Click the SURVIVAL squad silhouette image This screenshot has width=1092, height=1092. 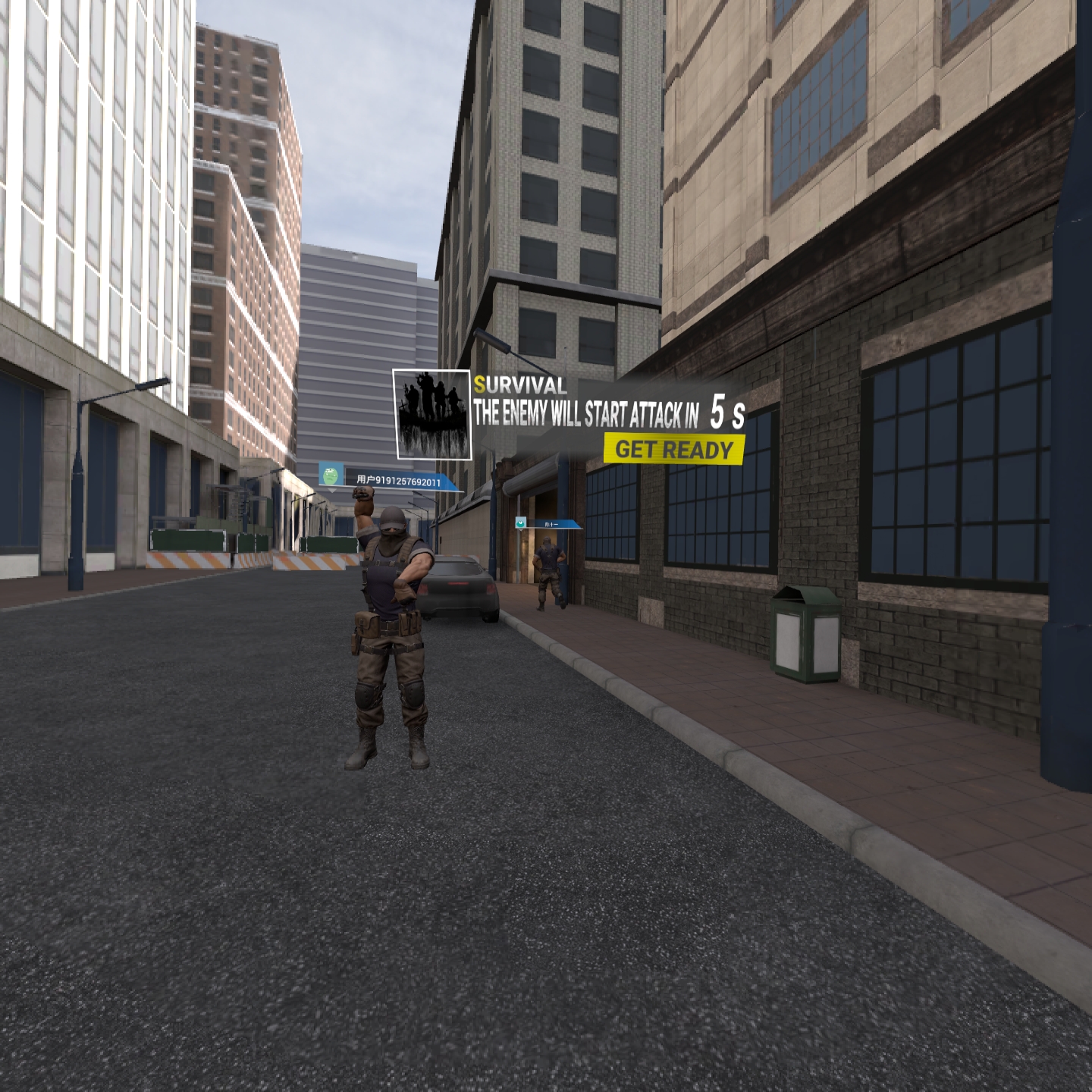click(432, 413)
